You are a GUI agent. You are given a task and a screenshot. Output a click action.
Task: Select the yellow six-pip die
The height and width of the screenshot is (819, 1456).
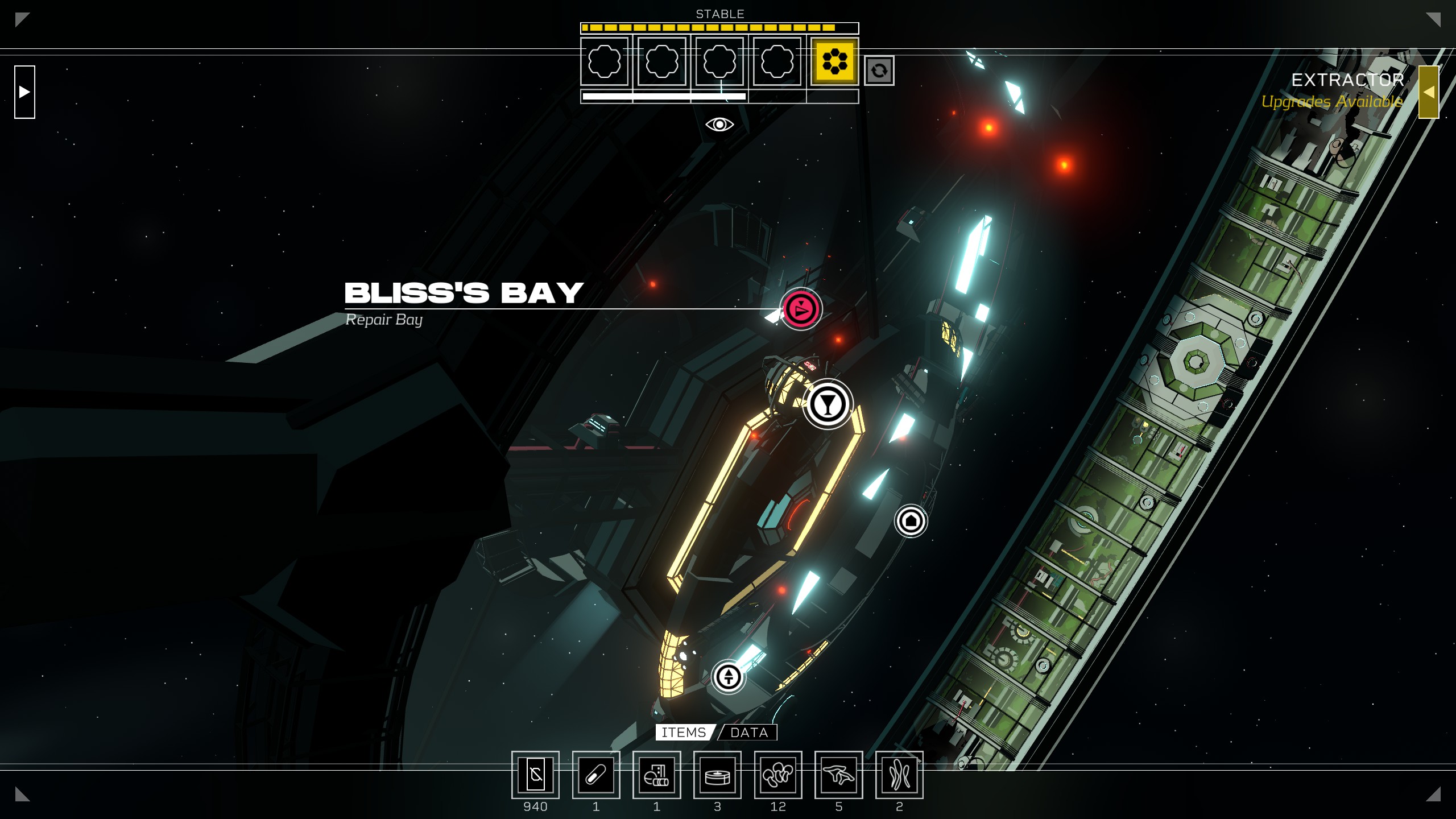pyautogui.click(x=834, y=61)
